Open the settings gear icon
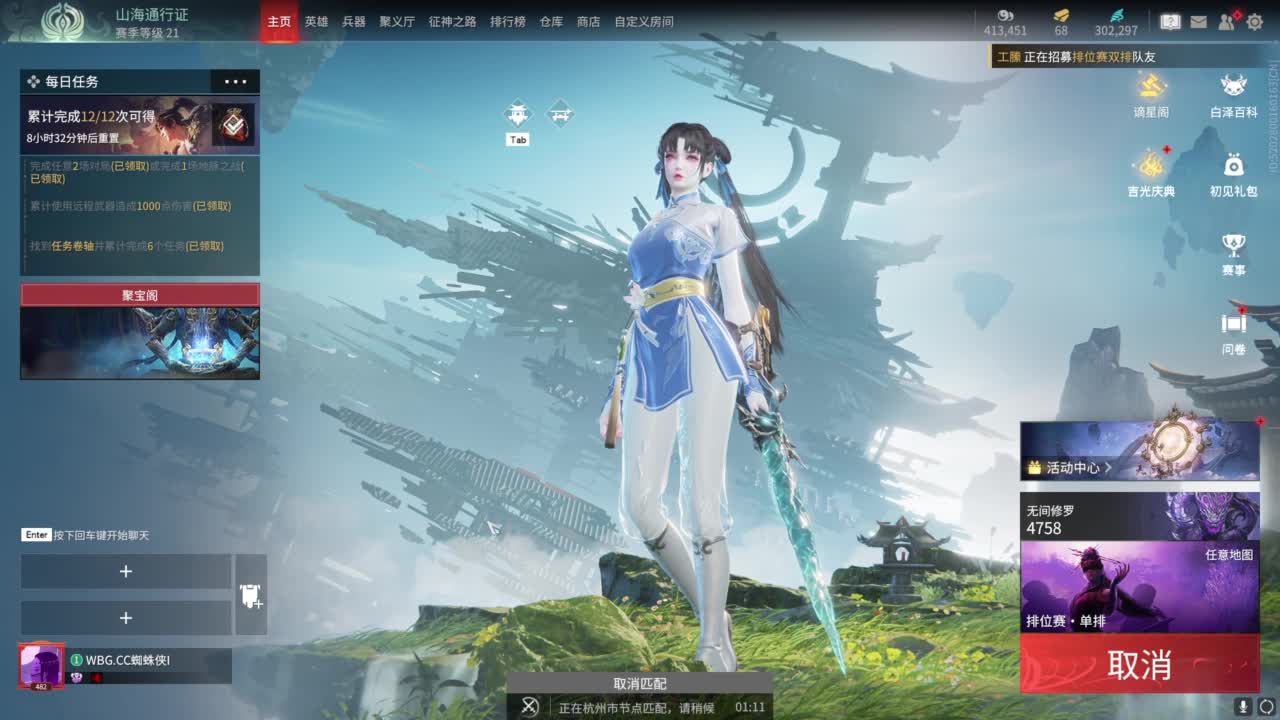The image size is (1280, 720). (1253, 19)
